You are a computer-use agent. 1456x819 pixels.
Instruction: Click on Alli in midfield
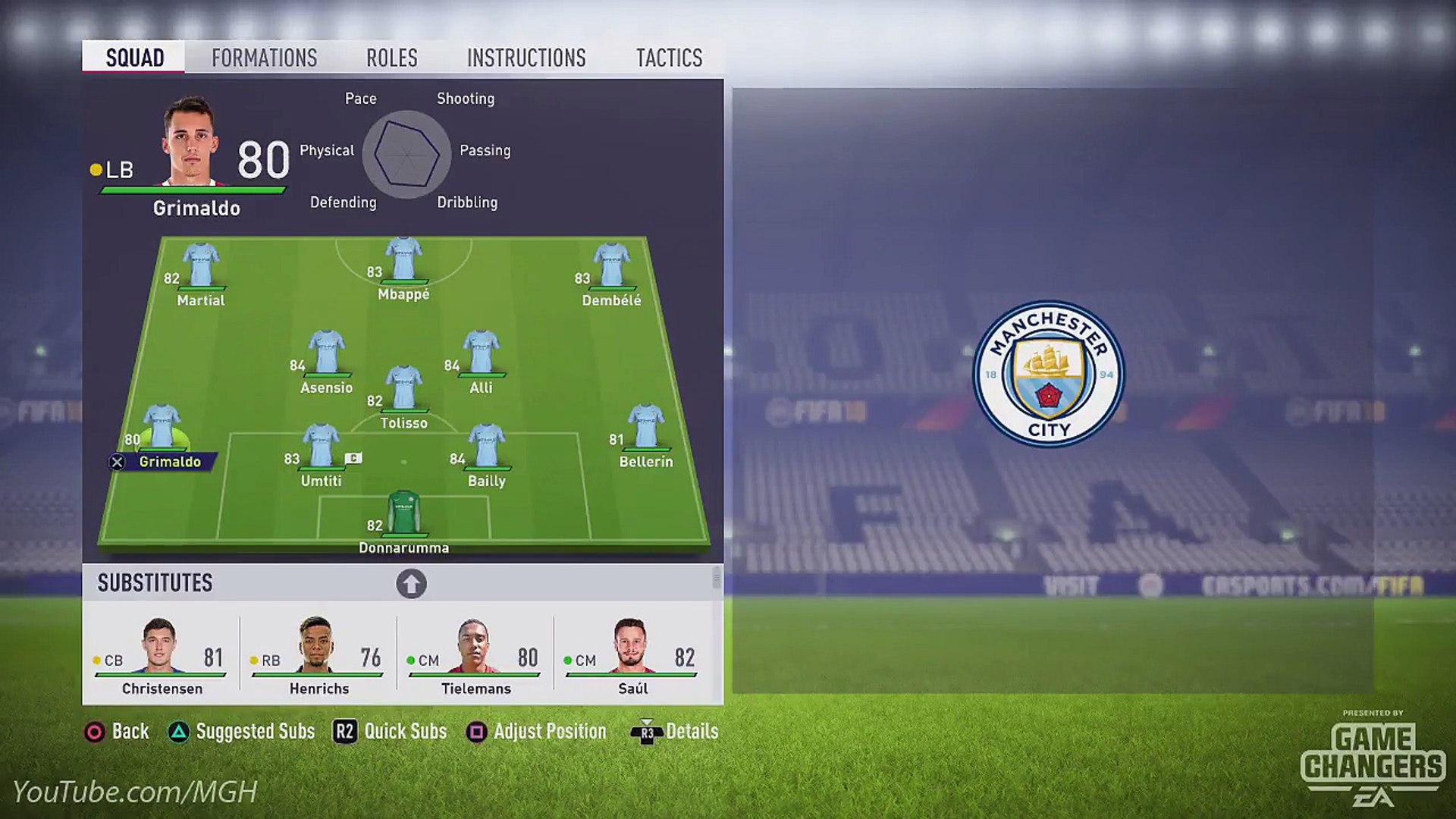[x=481, y=356]
